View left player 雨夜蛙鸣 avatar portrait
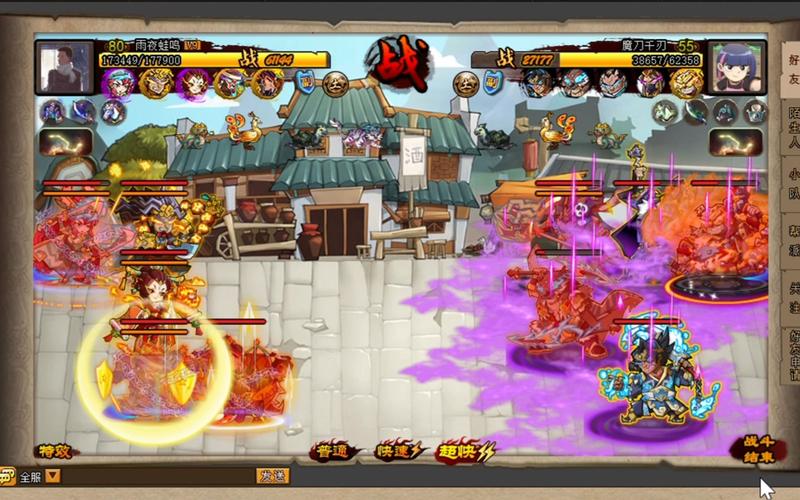Screen dimensions: 800x500 point(64,66)
